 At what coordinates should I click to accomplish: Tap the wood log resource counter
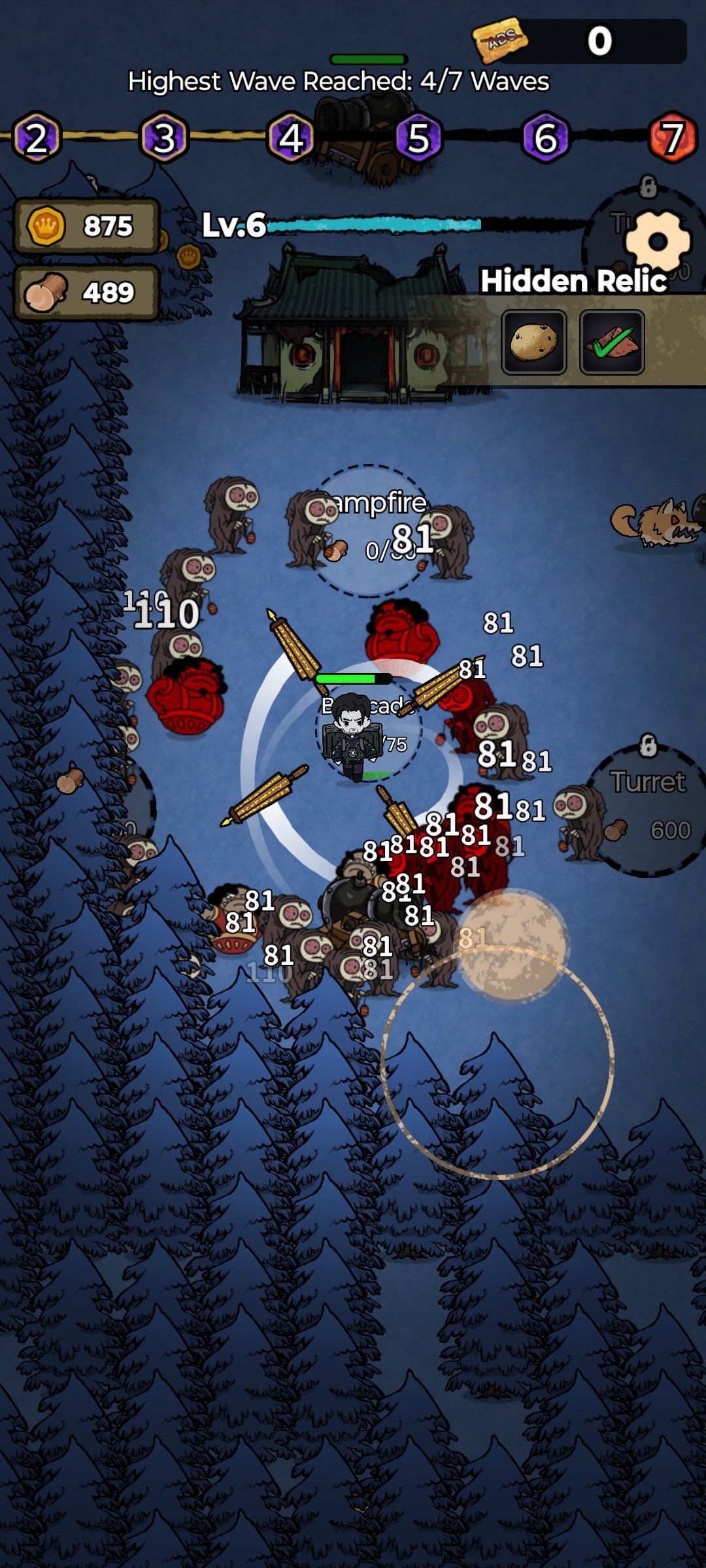(x=86, y=293)
